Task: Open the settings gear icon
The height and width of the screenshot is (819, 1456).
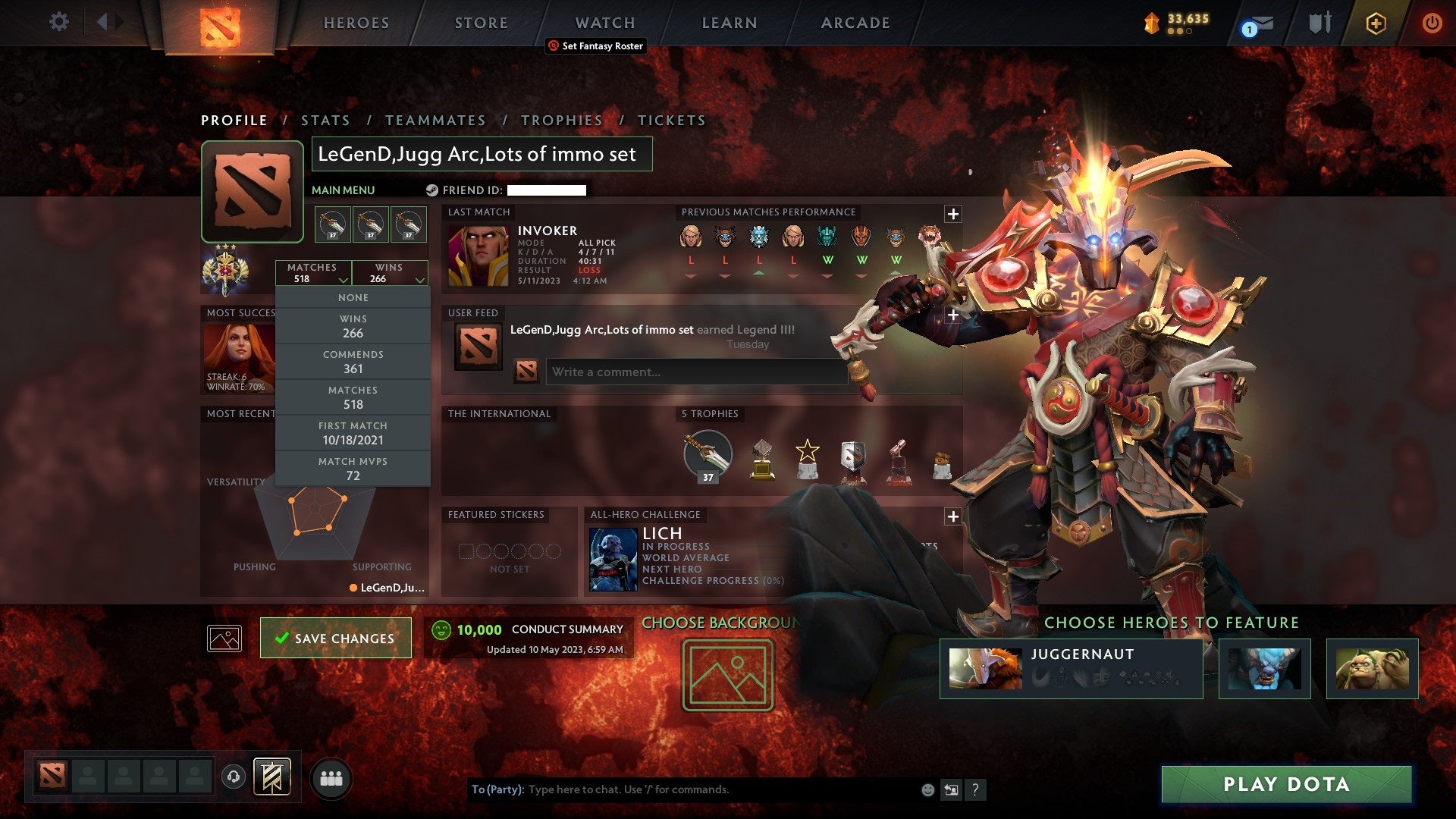Action: [58, 22]
